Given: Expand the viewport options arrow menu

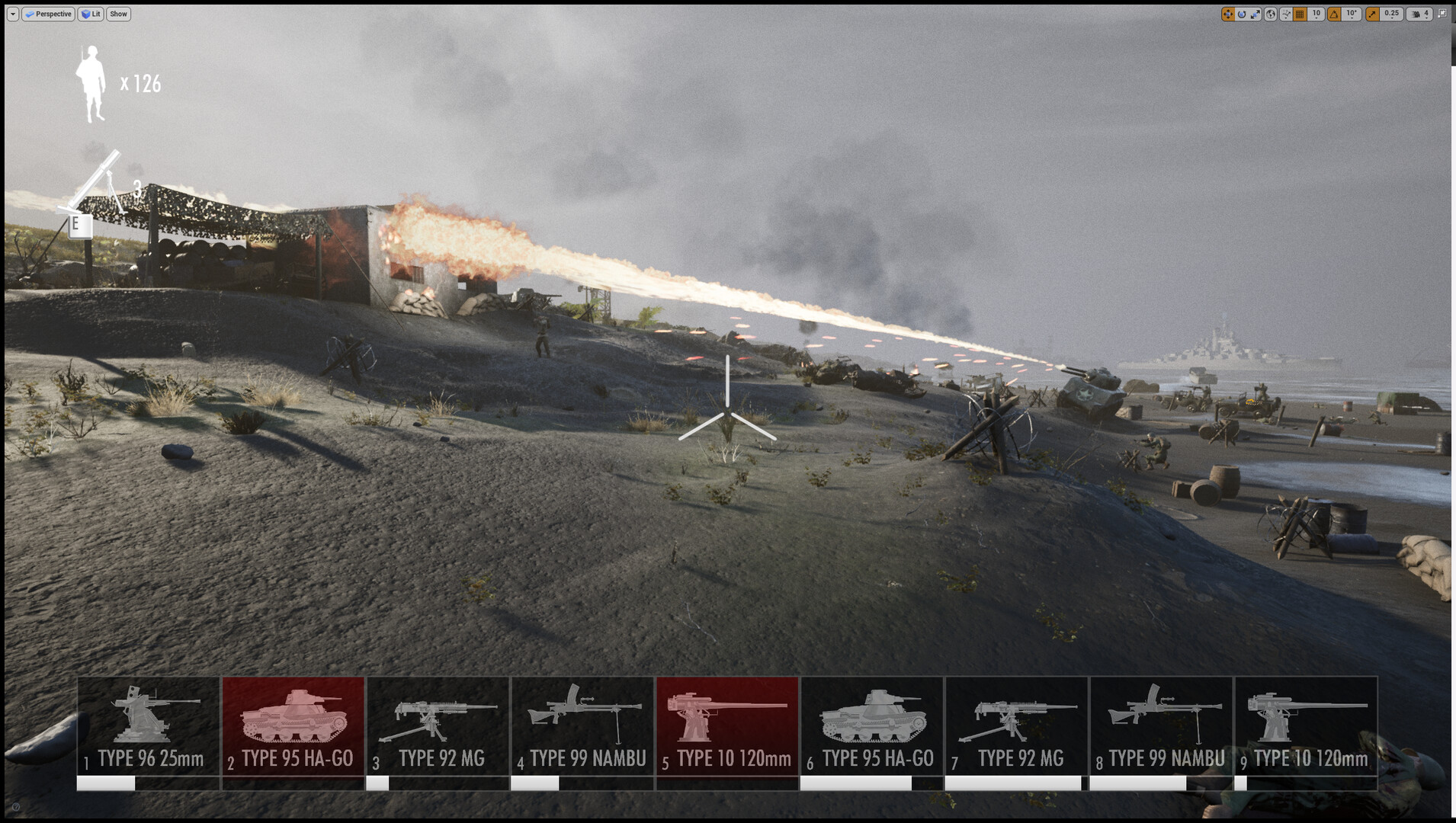Looking at the screenshot, I should click(x=11, y=14).
